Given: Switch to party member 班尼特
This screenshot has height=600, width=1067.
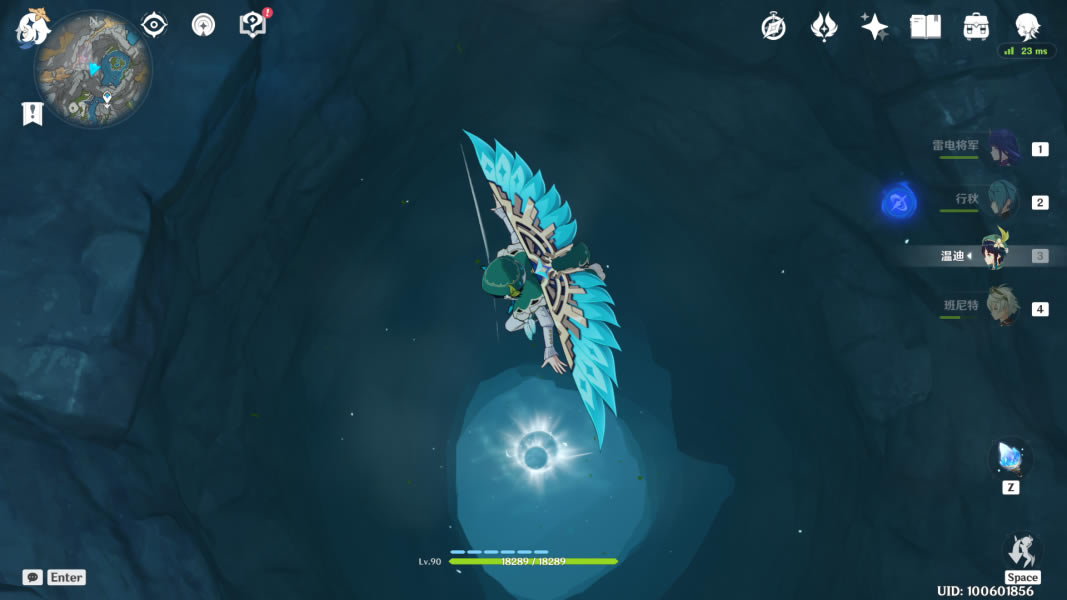Looking at the screenshot, I should [1002, 307].
